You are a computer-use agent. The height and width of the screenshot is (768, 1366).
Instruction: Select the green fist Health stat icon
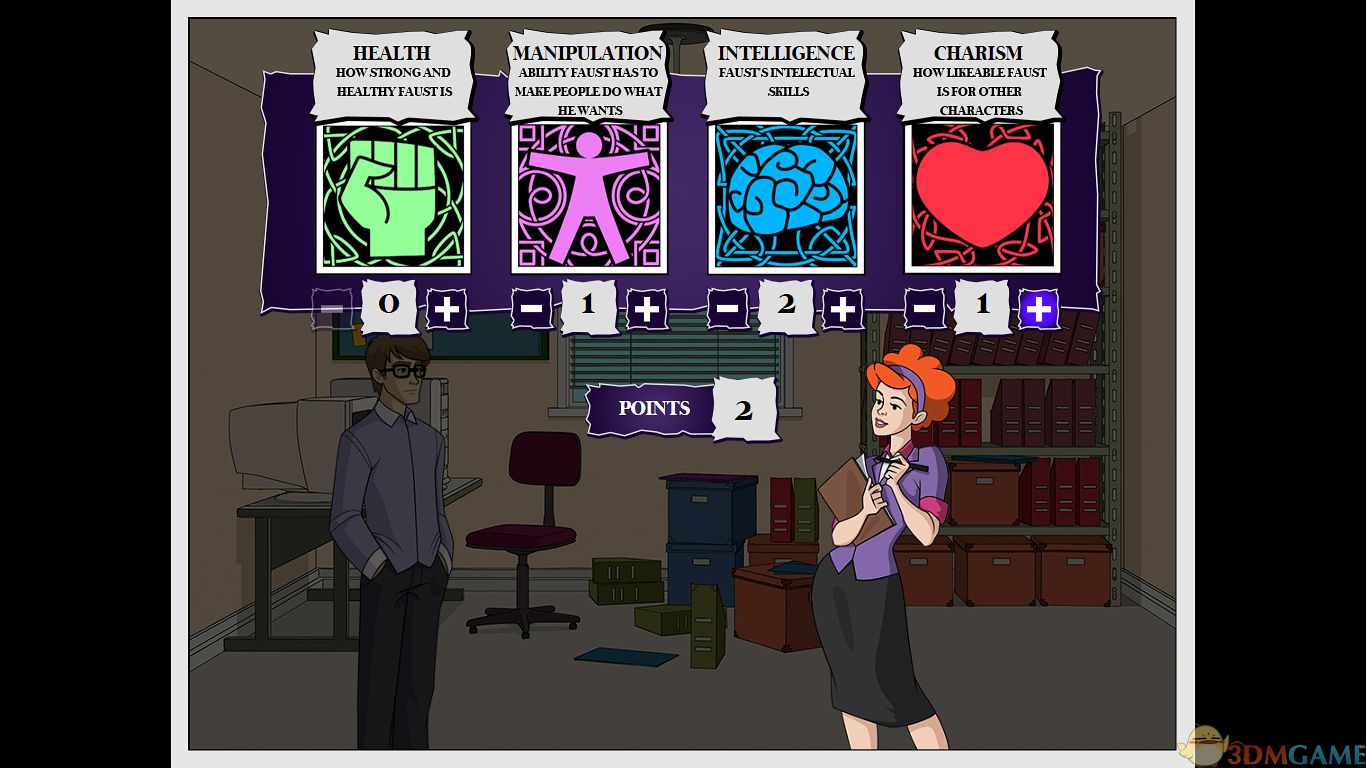pos(391,197)
